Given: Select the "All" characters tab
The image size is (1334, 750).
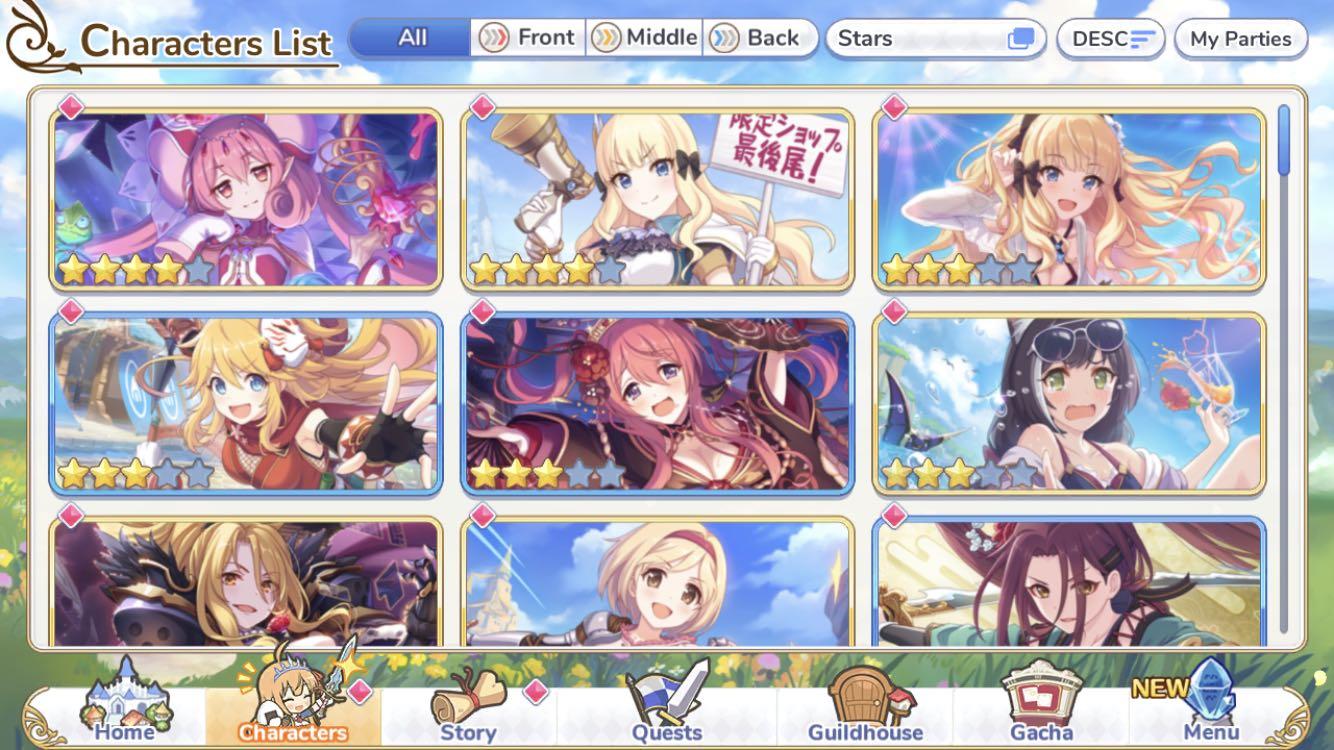Looking at the screenshot, I should pyautogui.click(x=410, y=38).
